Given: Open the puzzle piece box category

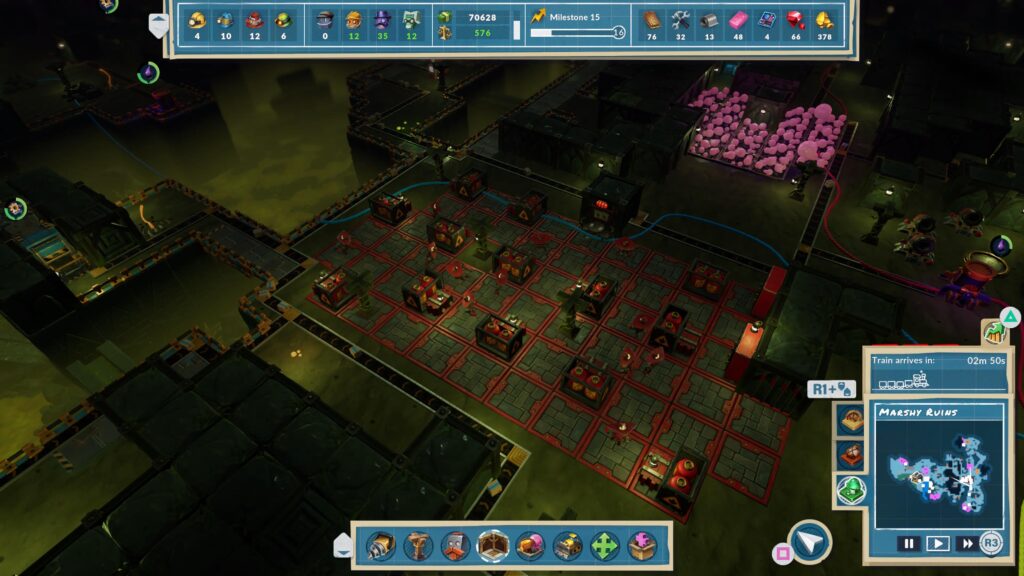Looking at the screenshot, I should pos(643,545).
